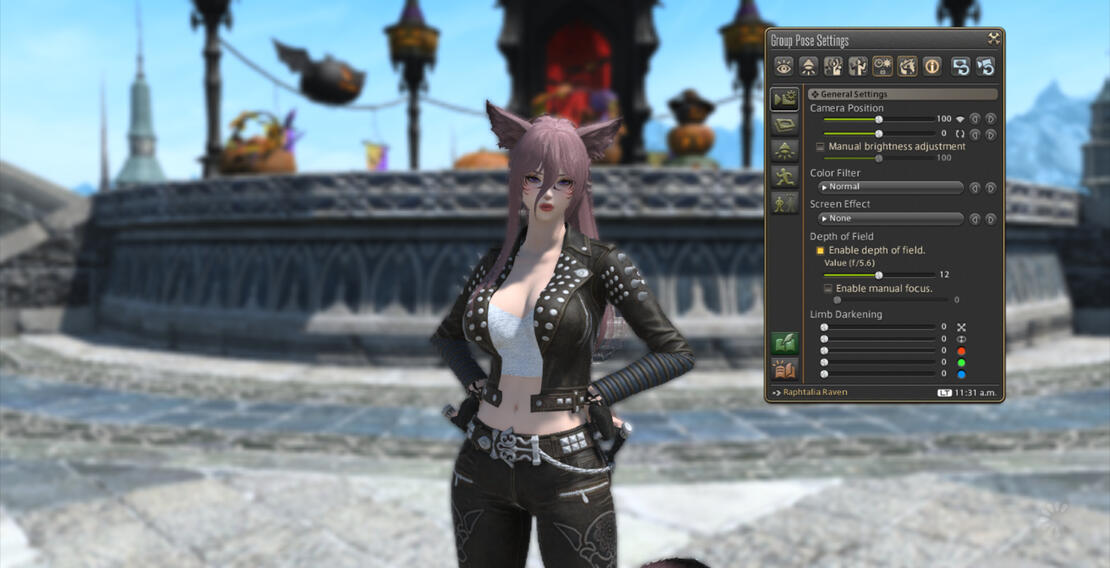
Task: Toggle Manual brightness adjustment checkbox
Action: tap(821, 147)
